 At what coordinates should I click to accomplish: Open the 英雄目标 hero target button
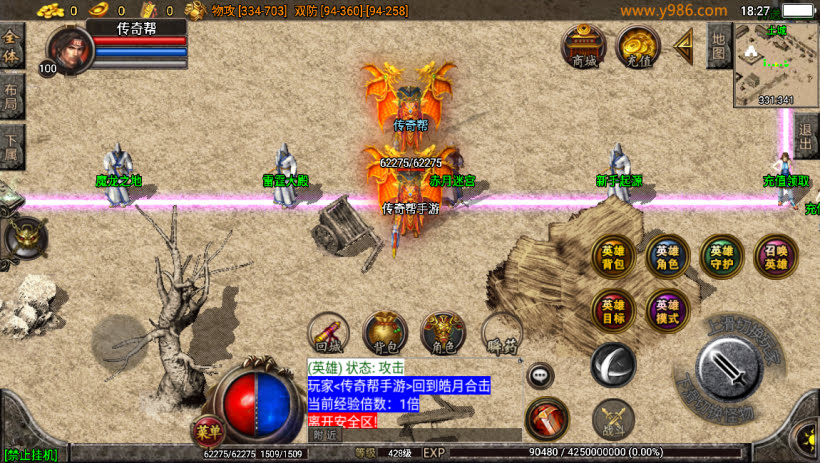[x=612, y=310]
